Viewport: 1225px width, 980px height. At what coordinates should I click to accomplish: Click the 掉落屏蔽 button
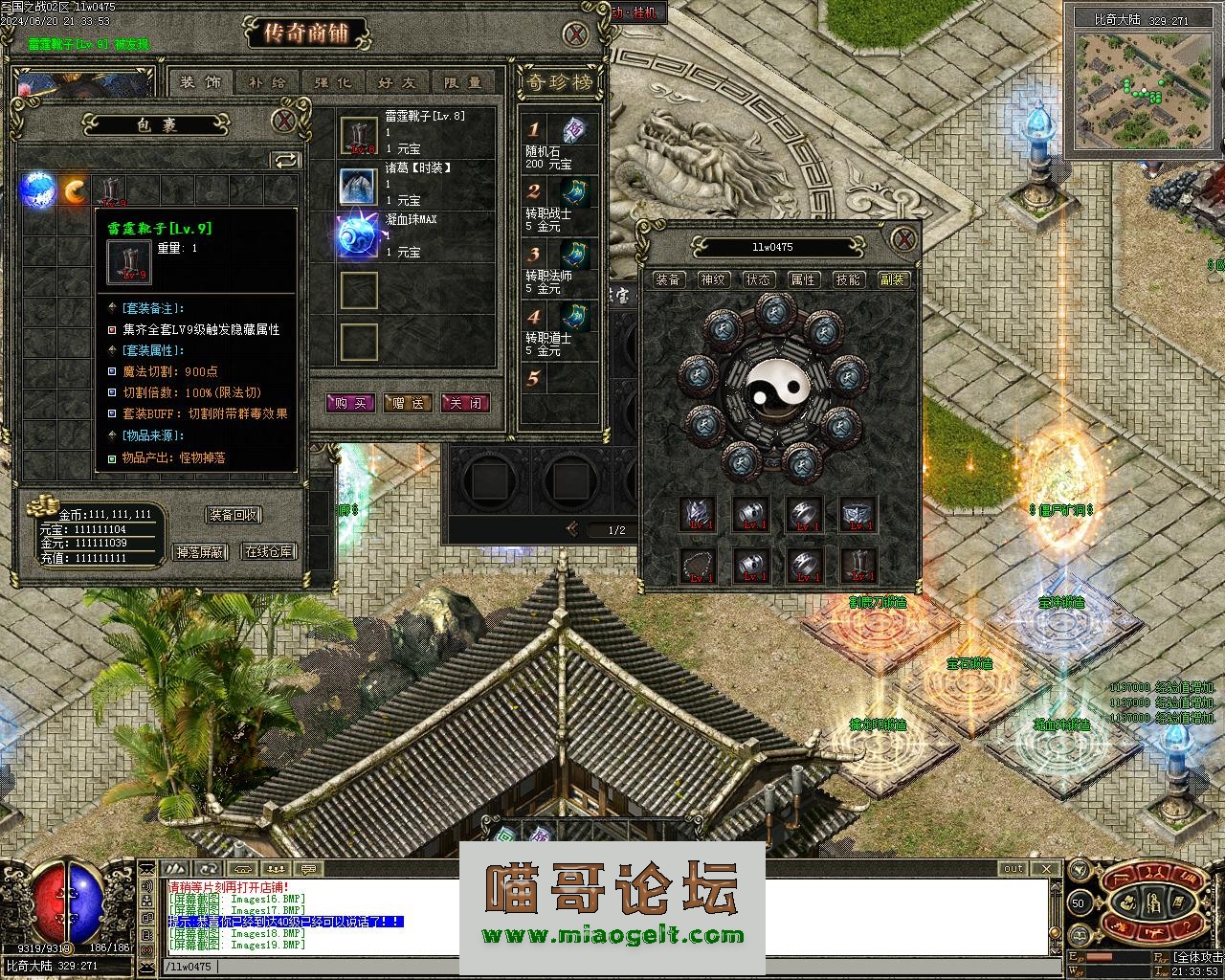tap(199, 551)
